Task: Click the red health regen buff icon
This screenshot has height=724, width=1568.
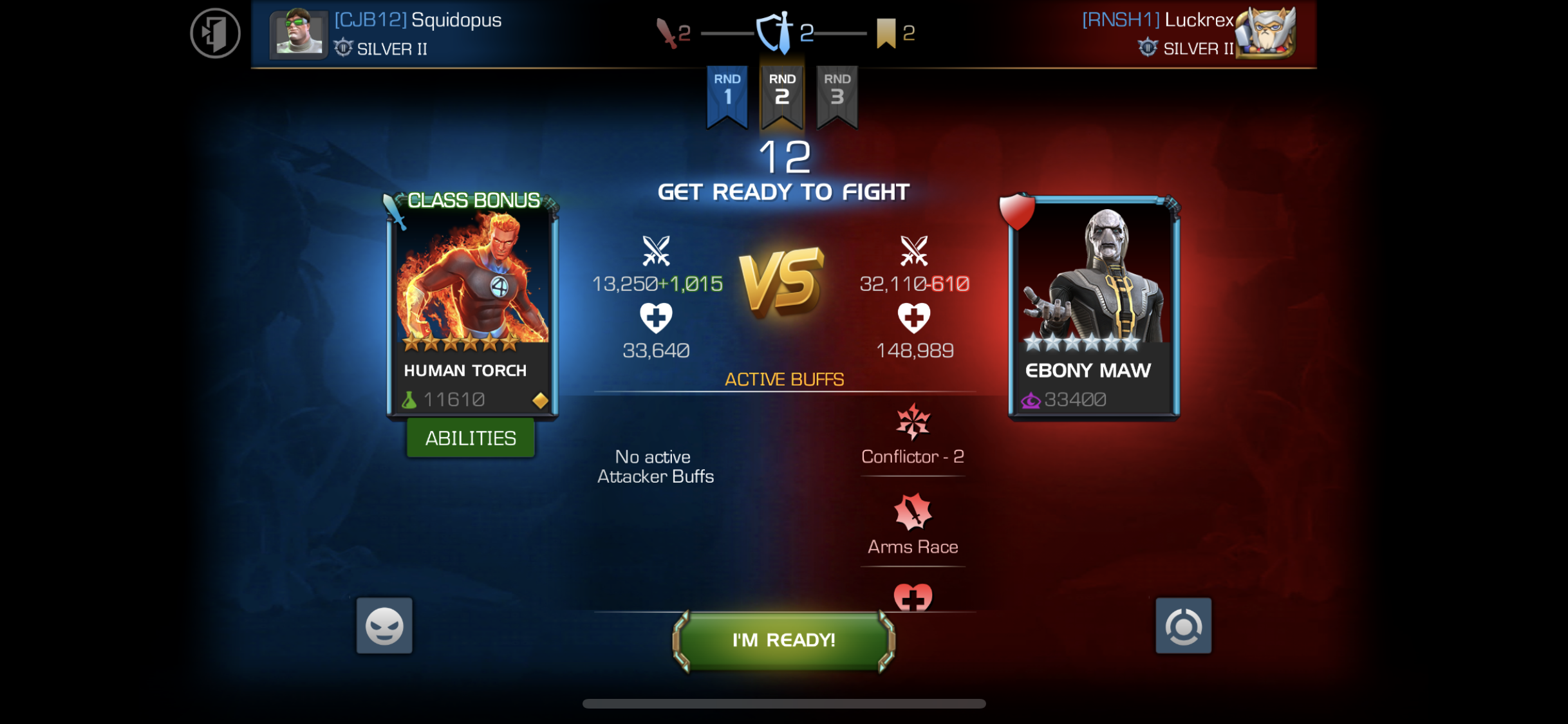Action: 912,597
